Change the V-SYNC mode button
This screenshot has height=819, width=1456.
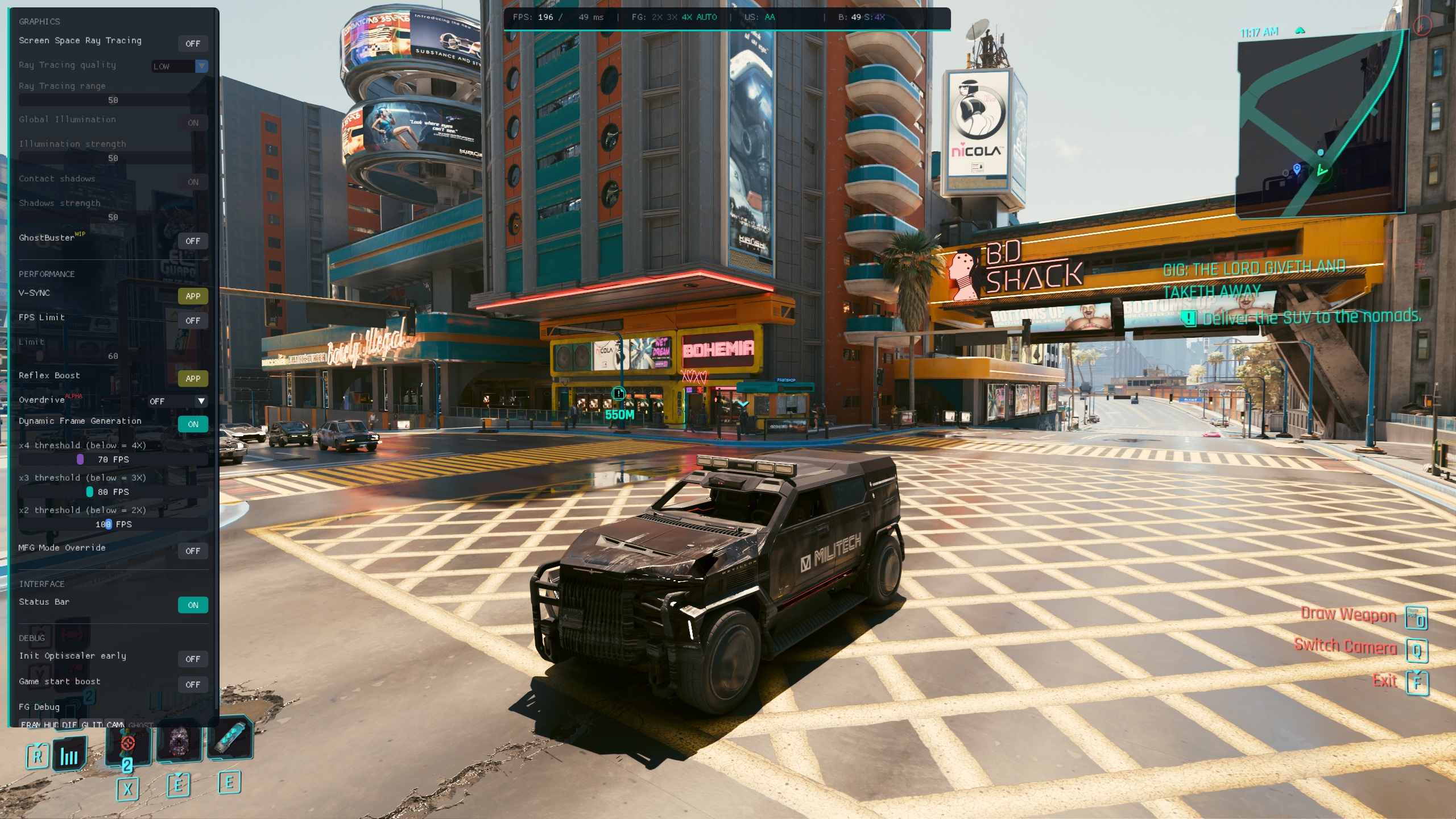pos(193,296)
